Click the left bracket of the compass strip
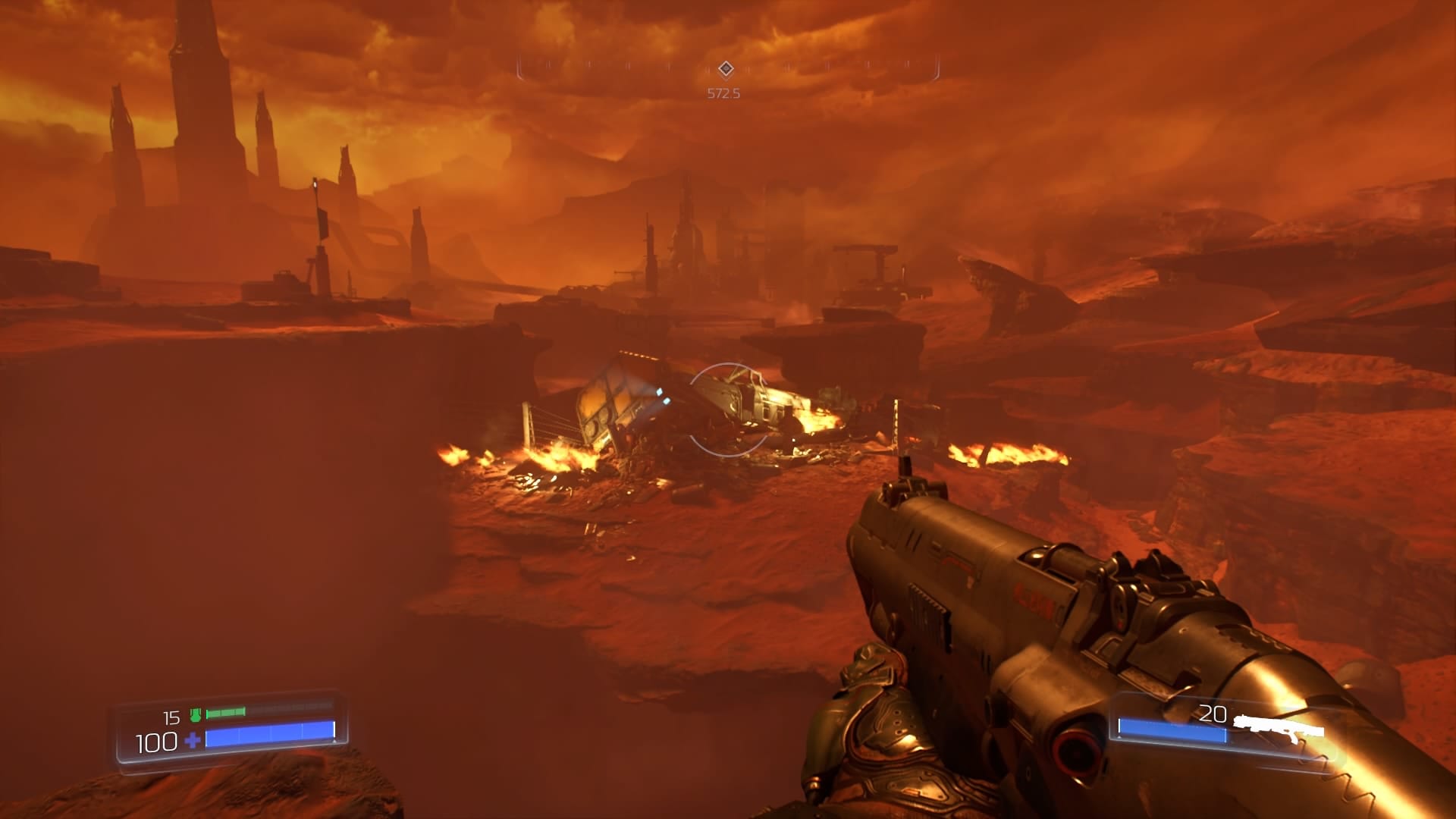The image size is (1456, 819). point(520,68)
